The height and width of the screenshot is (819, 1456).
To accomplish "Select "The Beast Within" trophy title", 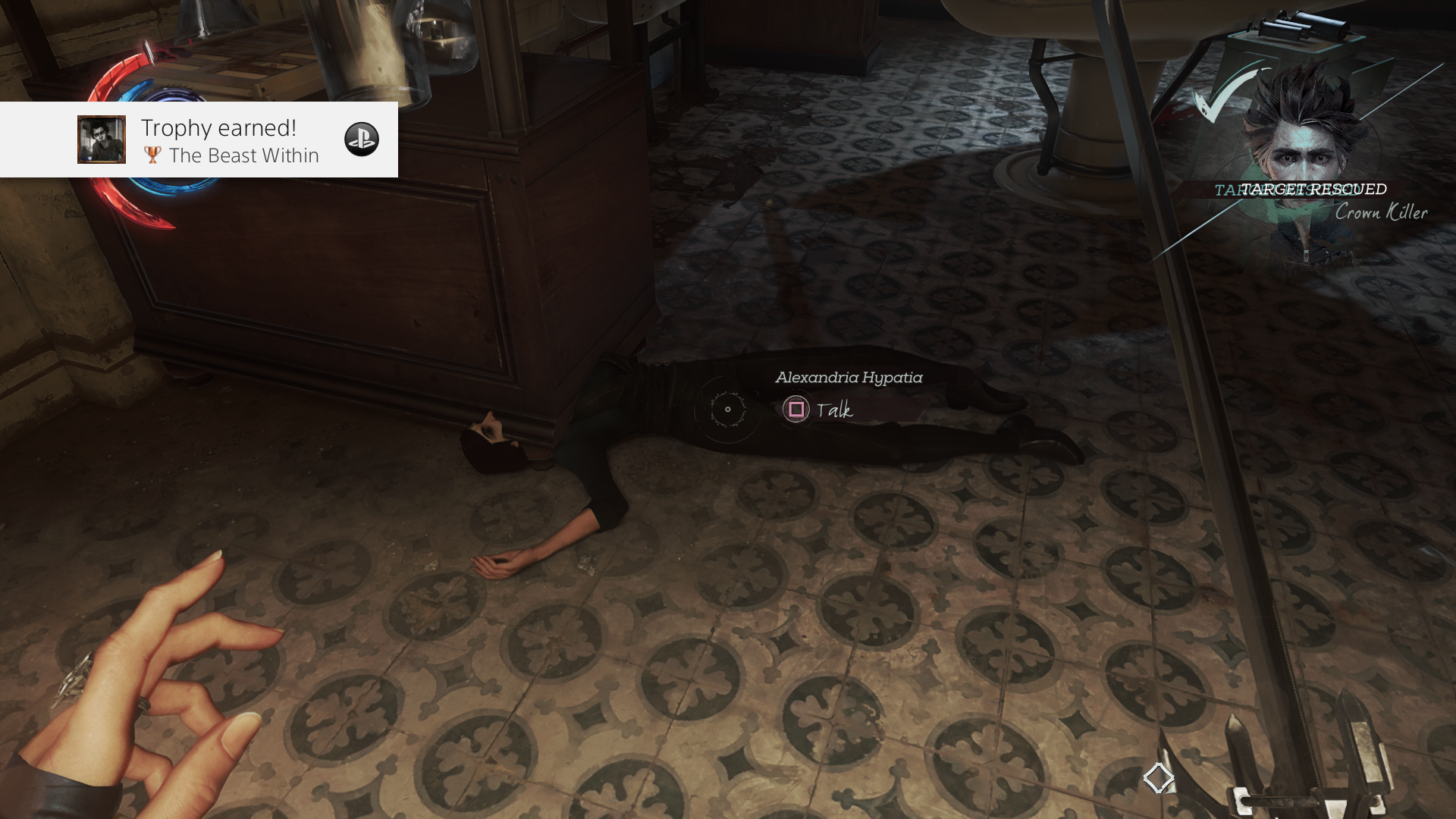I will [x=244, y=156].
